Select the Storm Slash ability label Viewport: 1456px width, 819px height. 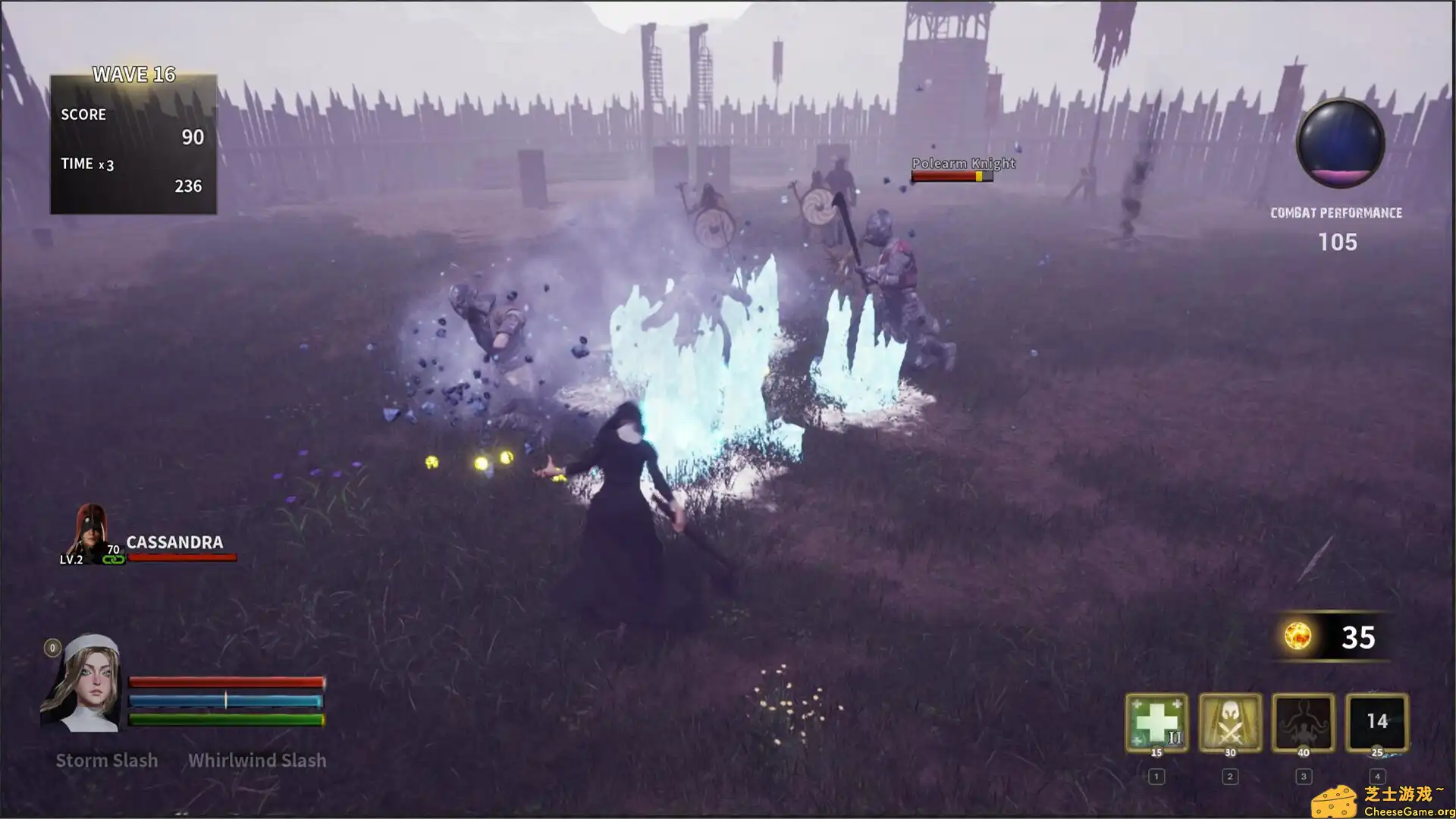[107, 760]
